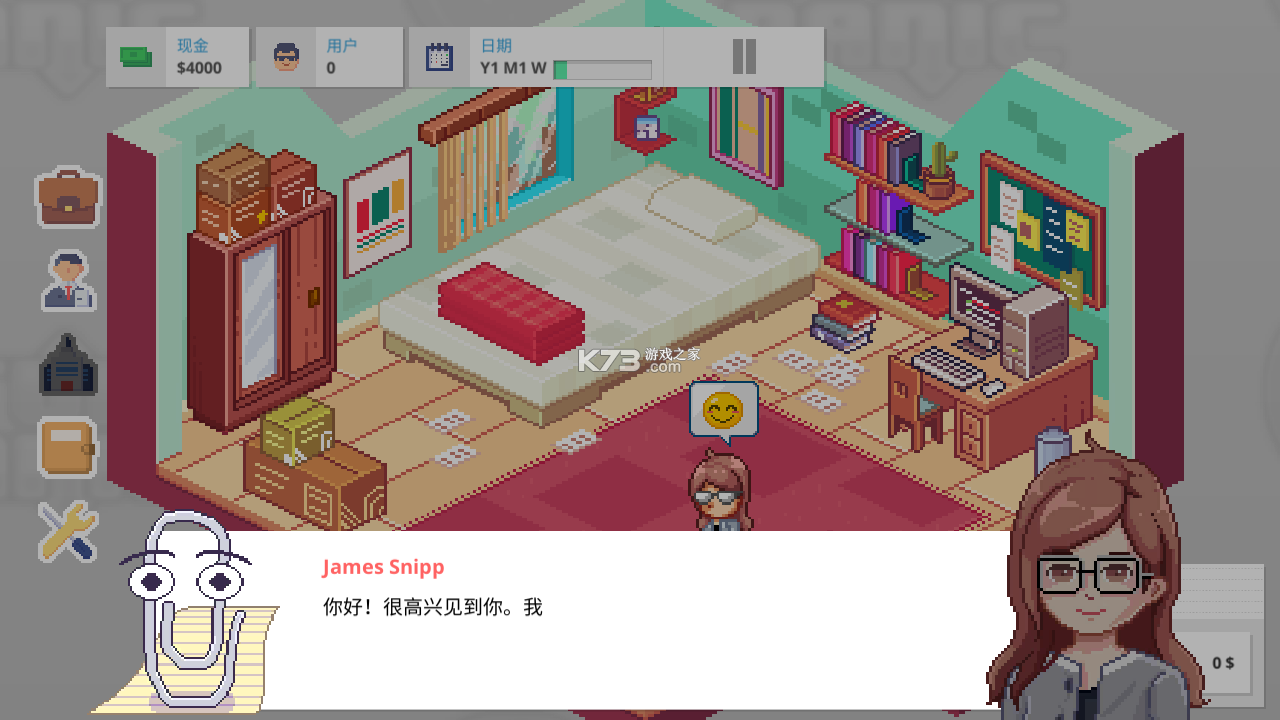The image size is (1280, 720).
Task: Show the cash panel with $4000
Action: (178, 57)
